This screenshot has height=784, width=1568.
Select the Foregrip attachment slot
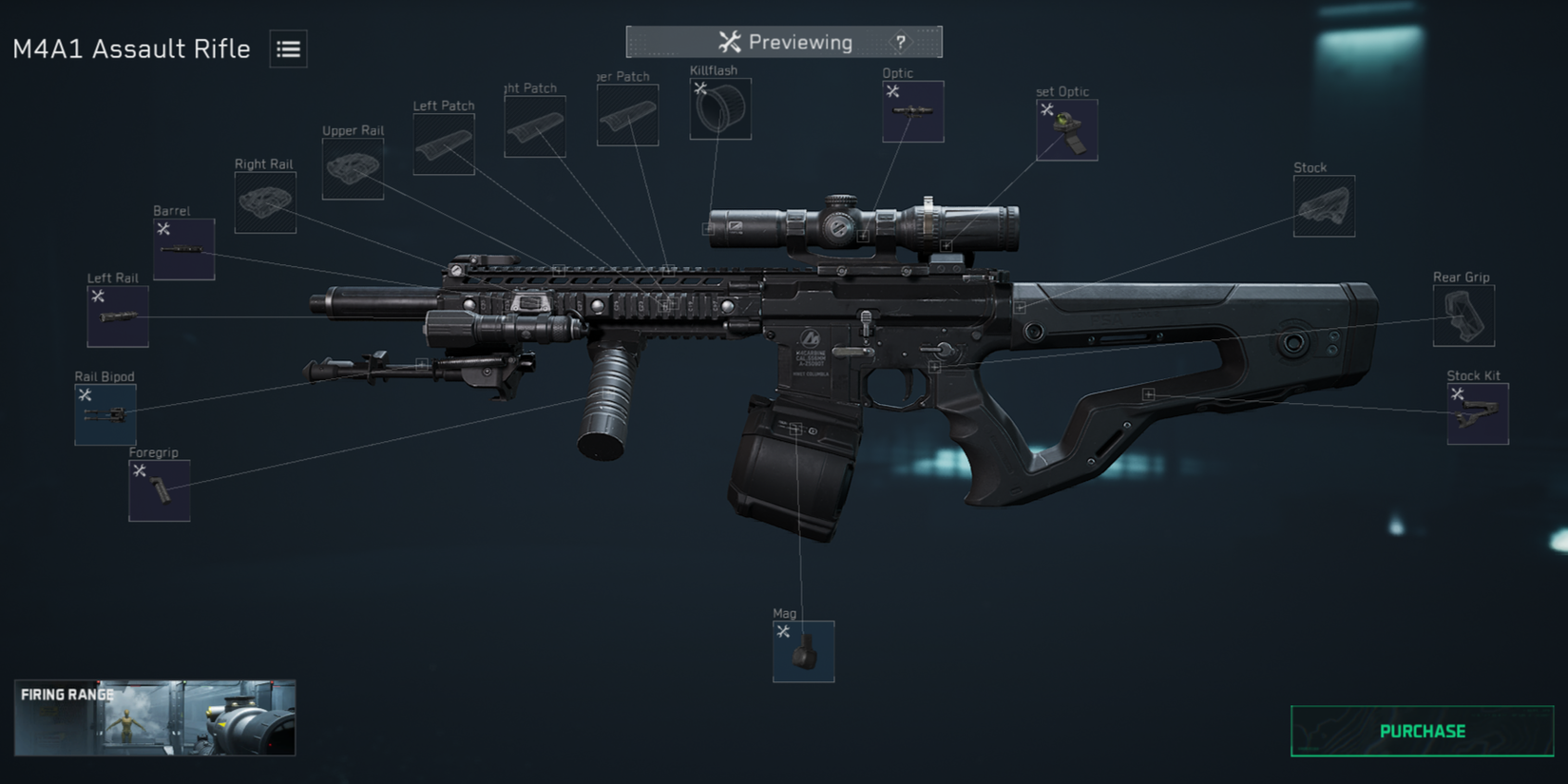pos(158,488)
